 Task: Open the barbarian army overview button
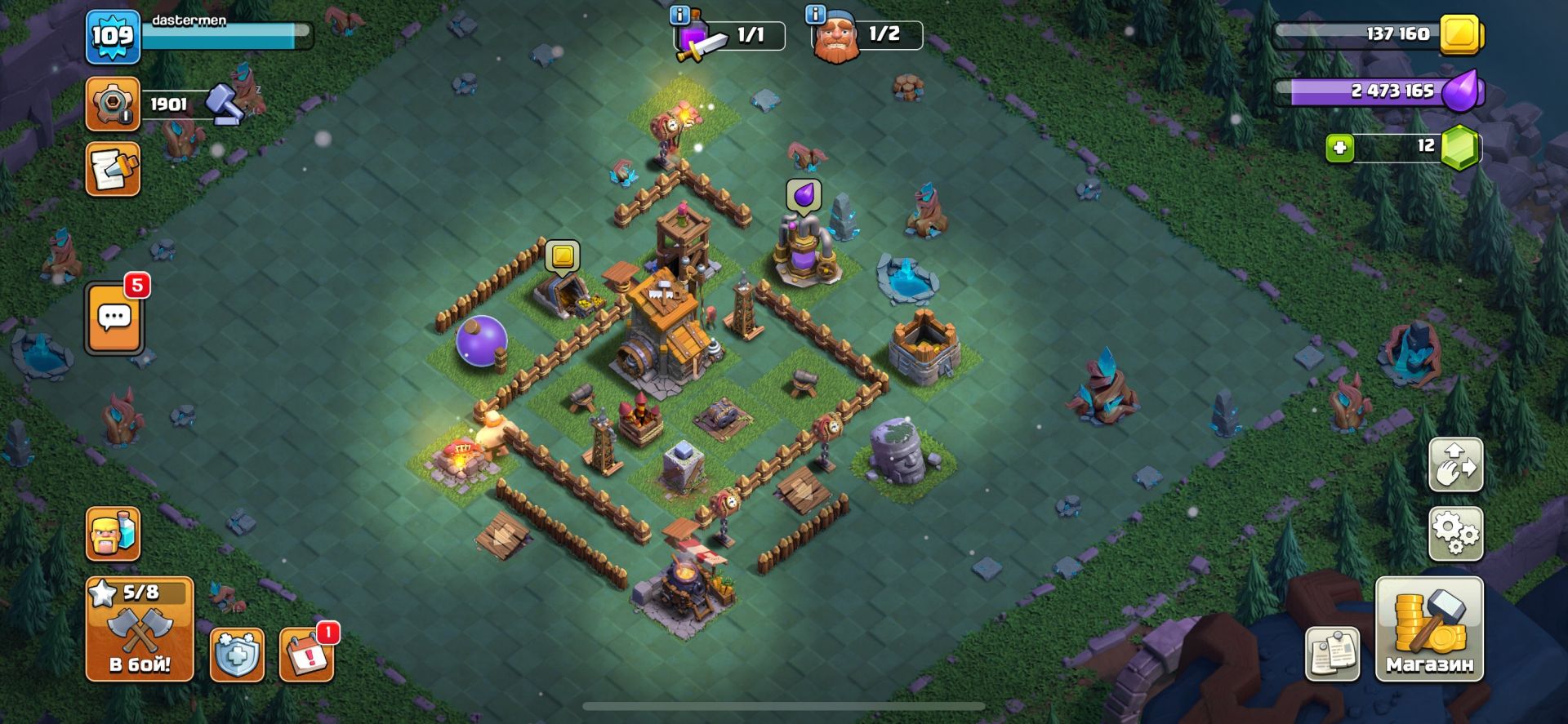[x=113, y=534]
